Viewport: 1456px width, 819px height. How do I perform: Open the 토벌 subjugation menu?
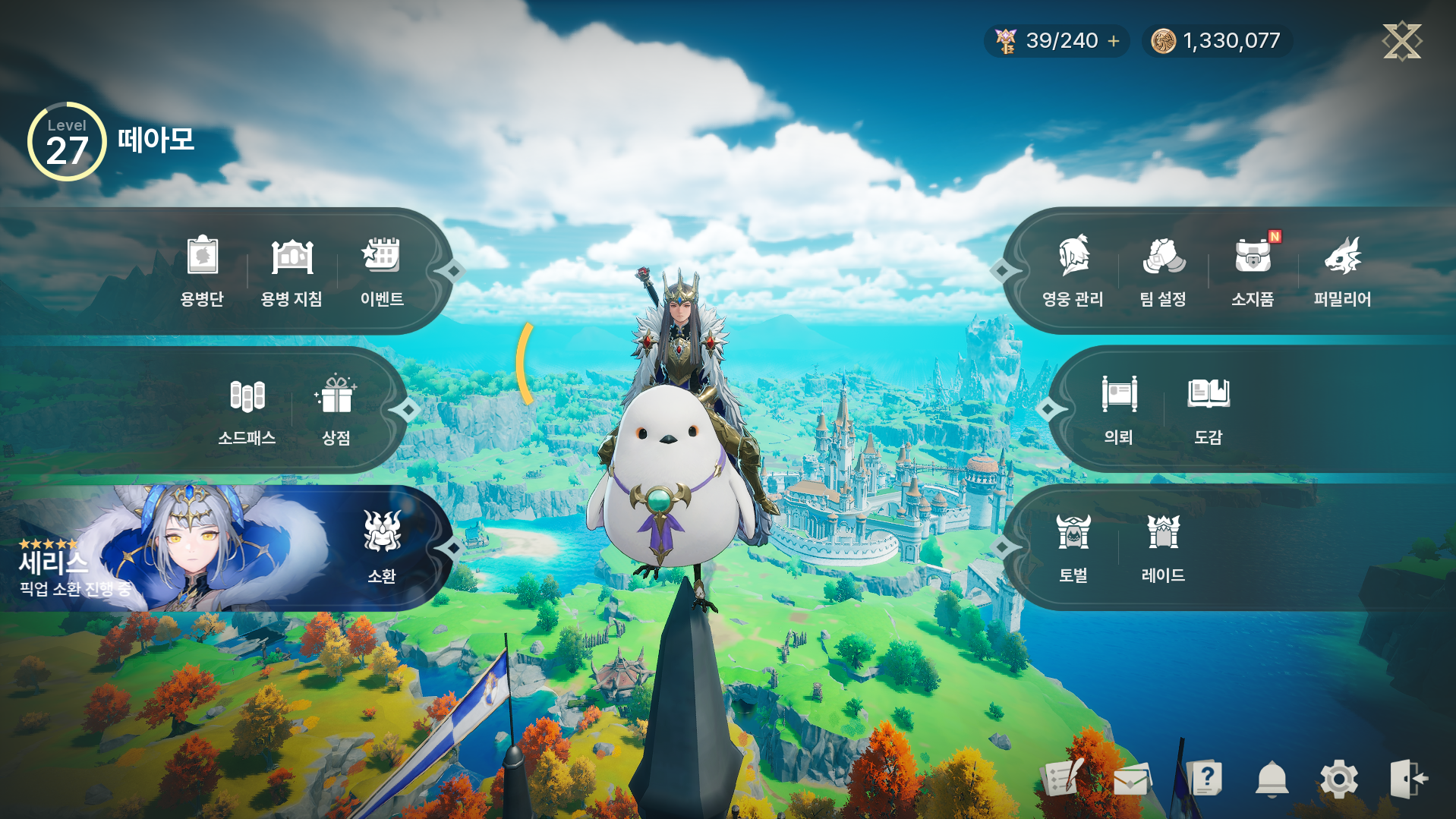pyautogui.click(x=1073, y=547)
